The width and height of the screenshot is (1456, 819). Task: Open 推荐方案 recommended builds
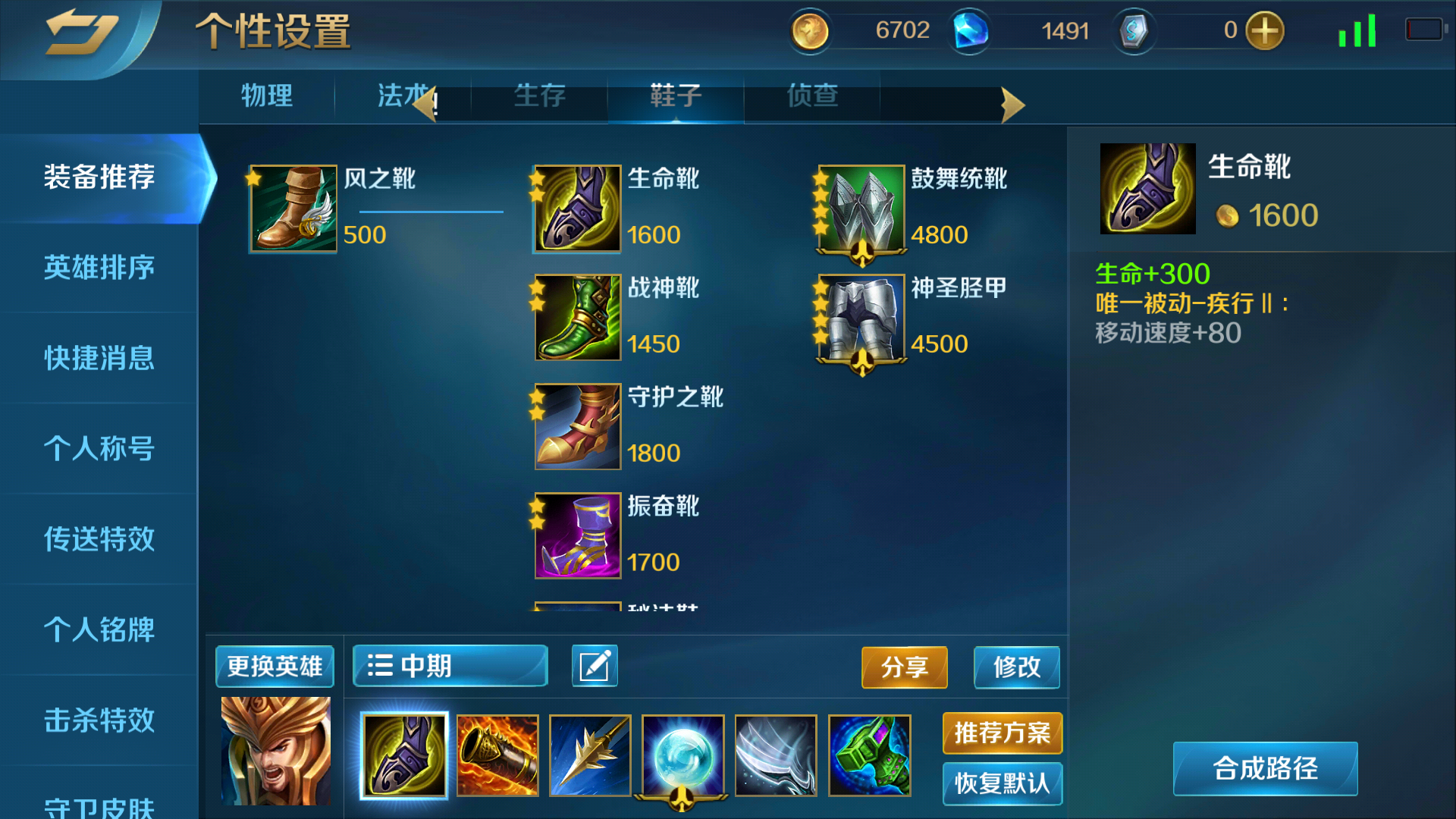coord(1002,733)
